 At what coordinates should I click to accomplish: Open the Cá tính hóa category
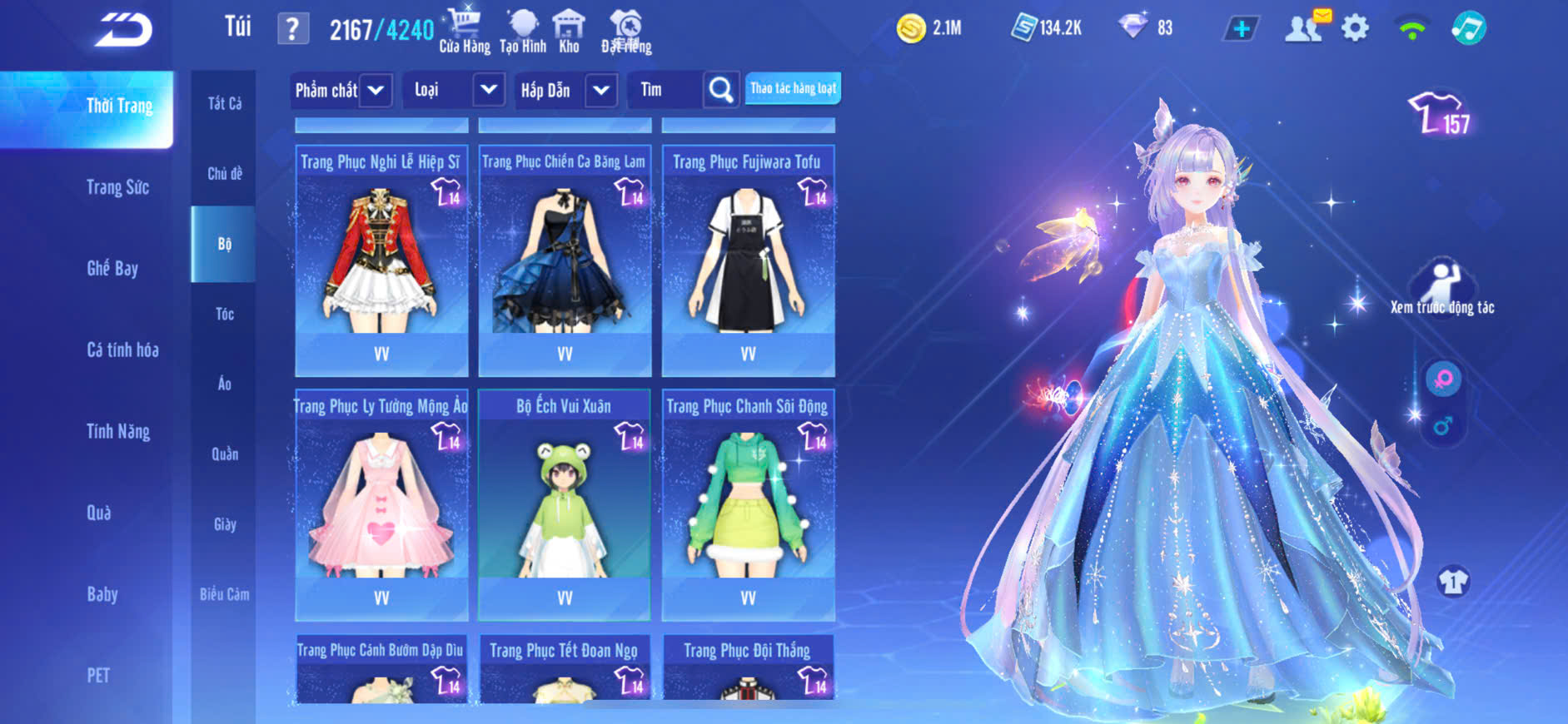[x=122, y=350]
